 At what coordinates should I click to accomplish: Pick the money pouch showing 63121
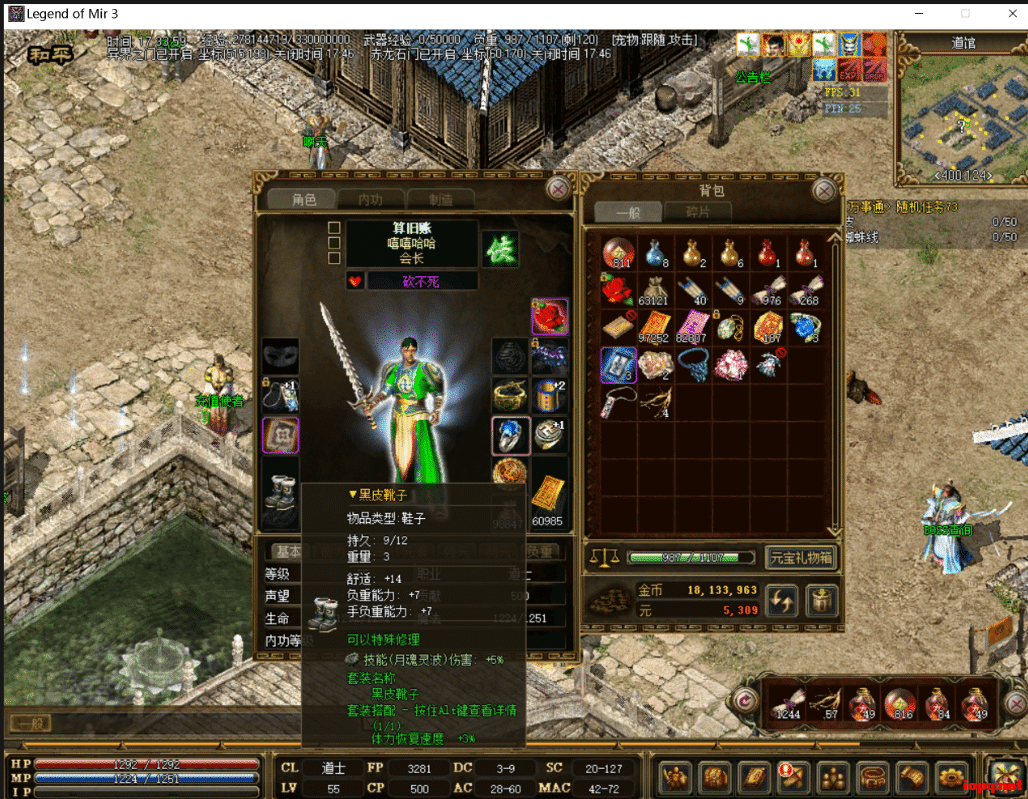click(655, 290)
